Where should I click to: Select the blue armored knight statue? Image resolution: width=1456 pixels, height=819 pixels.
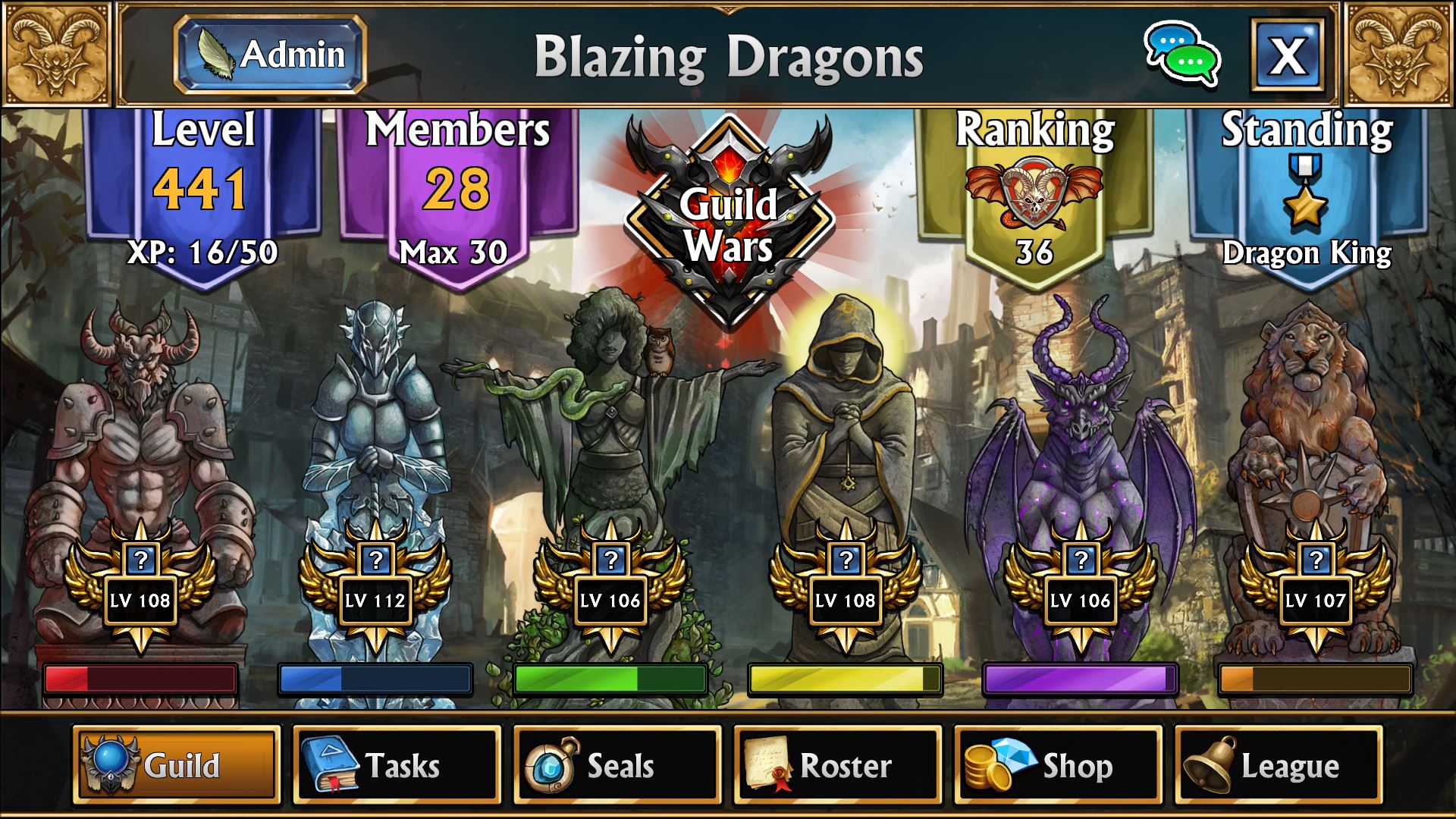(x=375, y=440)
